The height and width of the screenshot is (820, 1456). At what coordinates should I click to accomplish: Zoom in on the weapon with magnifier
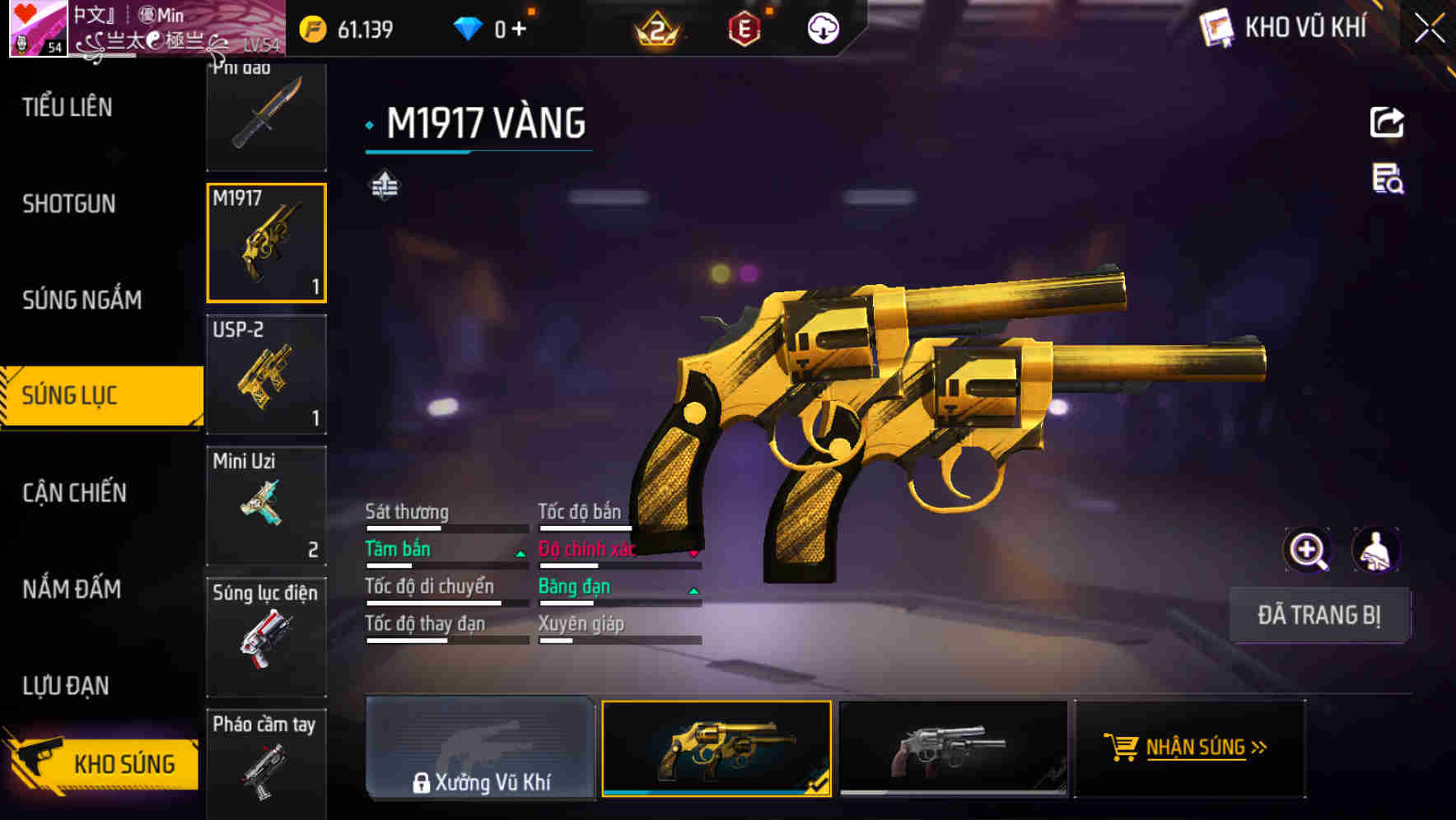click(x=1307, y=550)
